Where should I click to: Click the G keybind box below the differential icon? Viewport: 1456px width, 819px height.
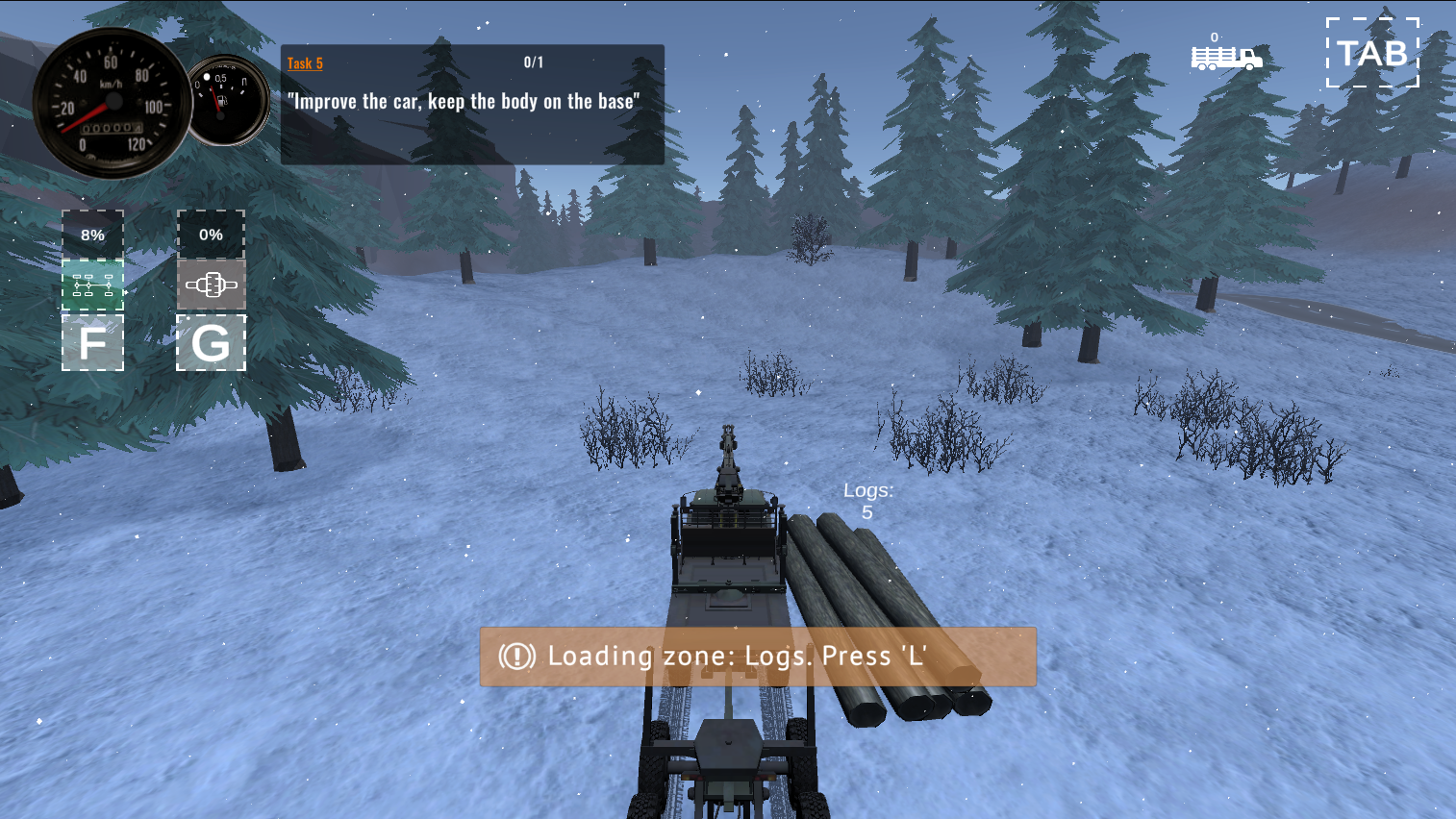211,342
